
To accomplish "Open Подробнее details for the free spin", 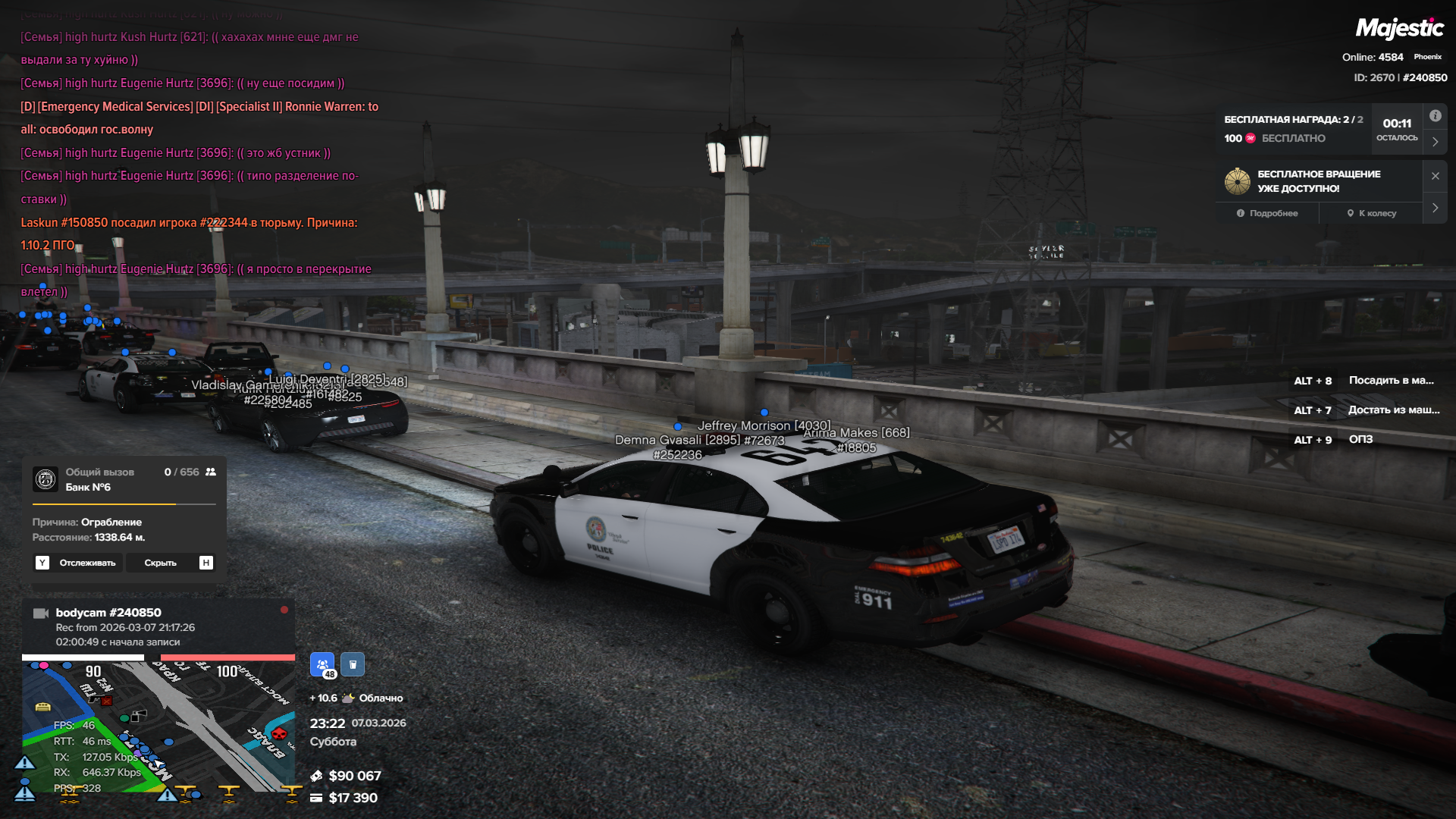I will pos(1267,213).
